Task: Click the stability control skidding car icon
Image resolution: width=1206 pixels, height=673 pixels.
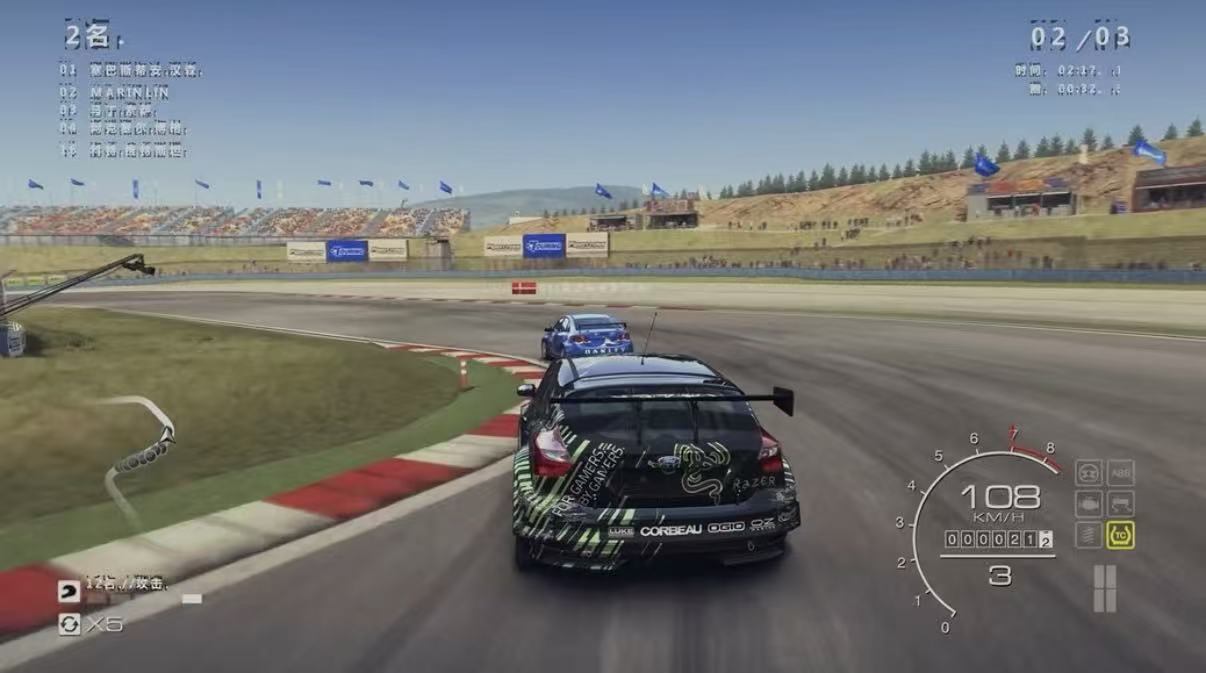Action: (1120, 503)
